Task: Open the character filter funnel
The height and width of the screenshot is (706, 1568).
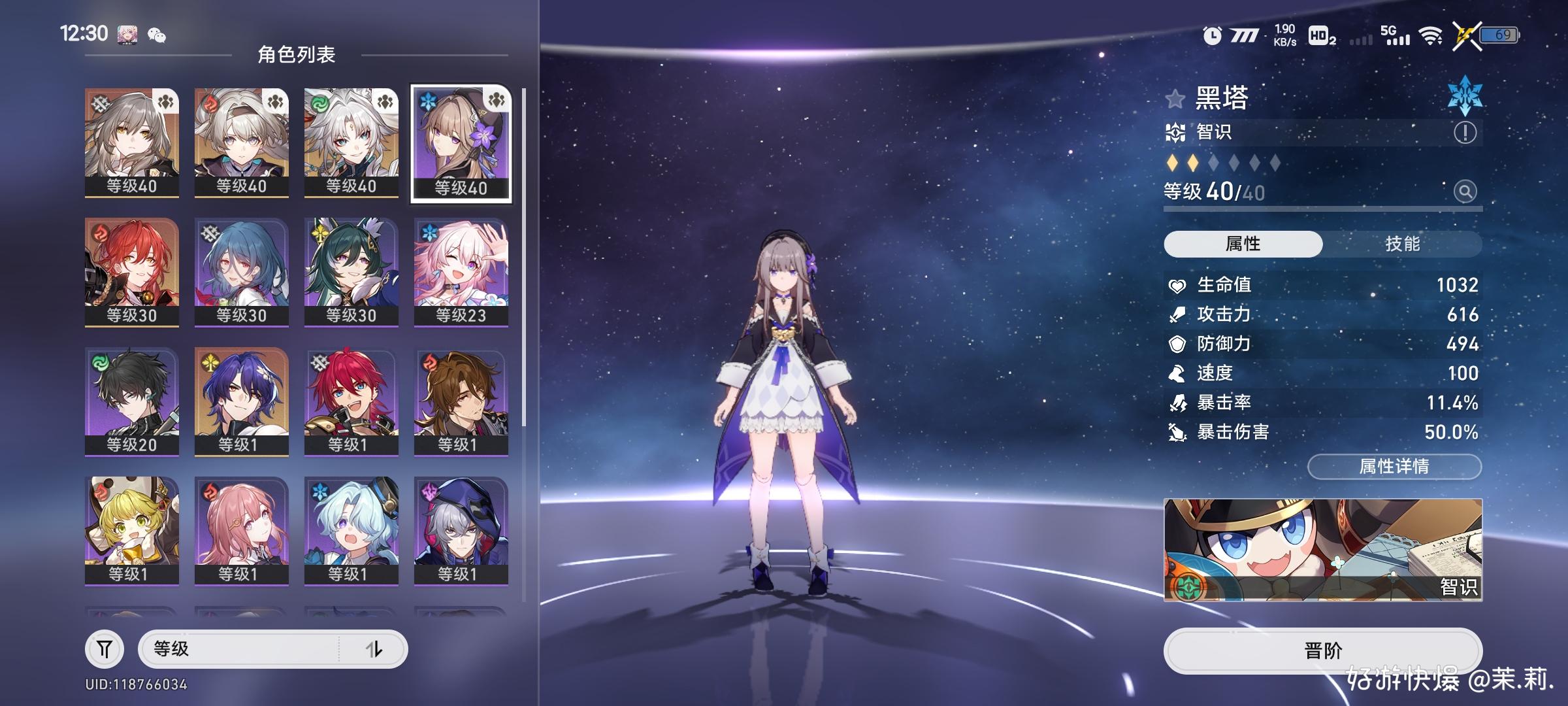Action: click(105, 649)
